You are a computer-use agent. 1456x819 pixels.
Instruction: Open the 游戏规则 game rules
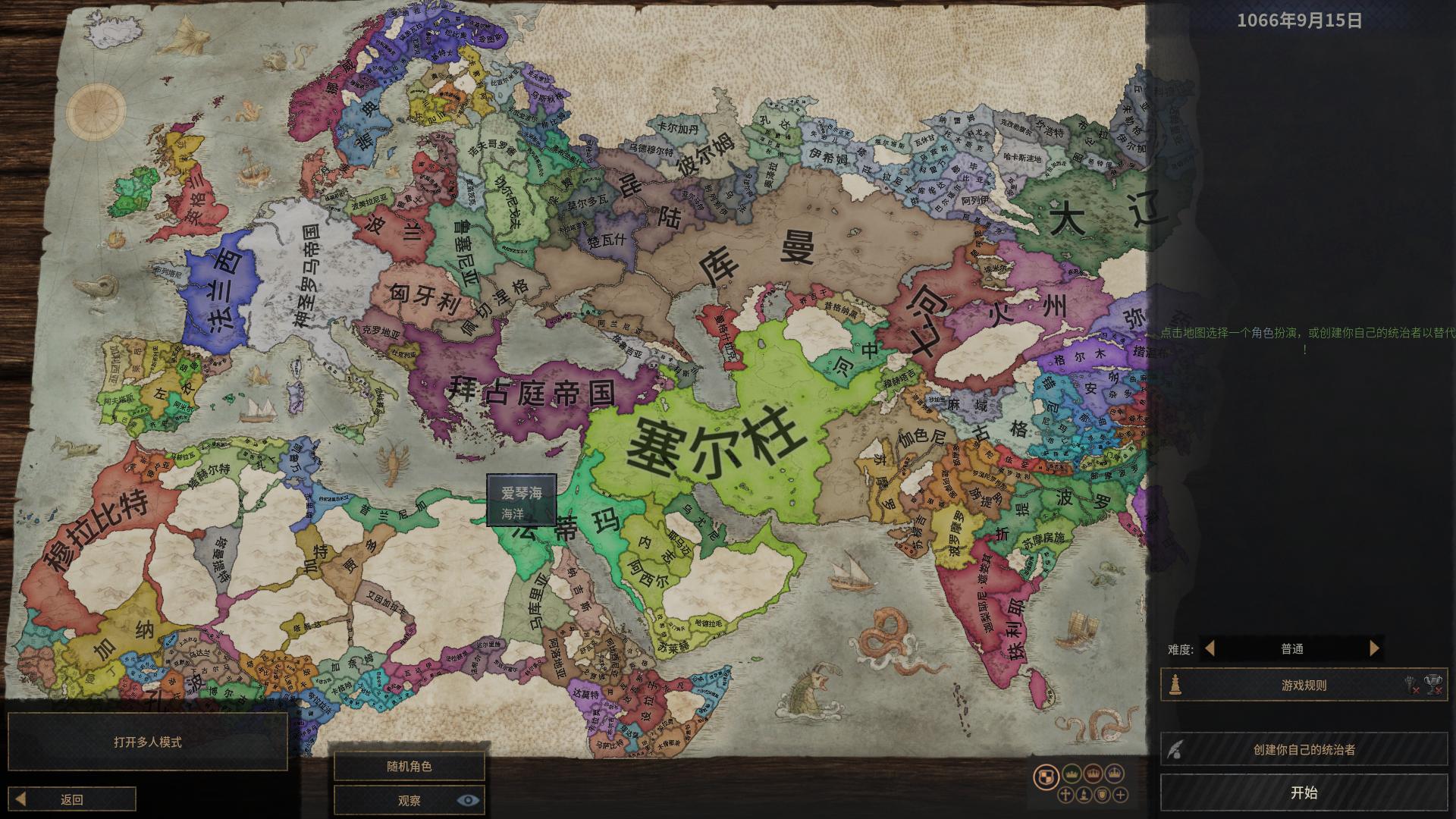[x=1304, y=686]
